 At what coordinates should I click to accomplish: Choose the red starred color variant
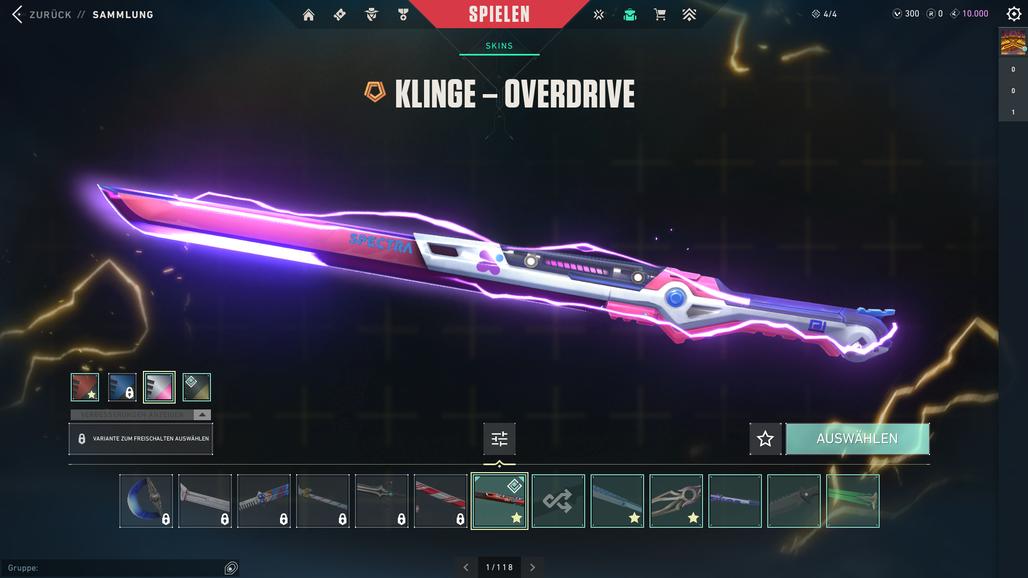85,387
